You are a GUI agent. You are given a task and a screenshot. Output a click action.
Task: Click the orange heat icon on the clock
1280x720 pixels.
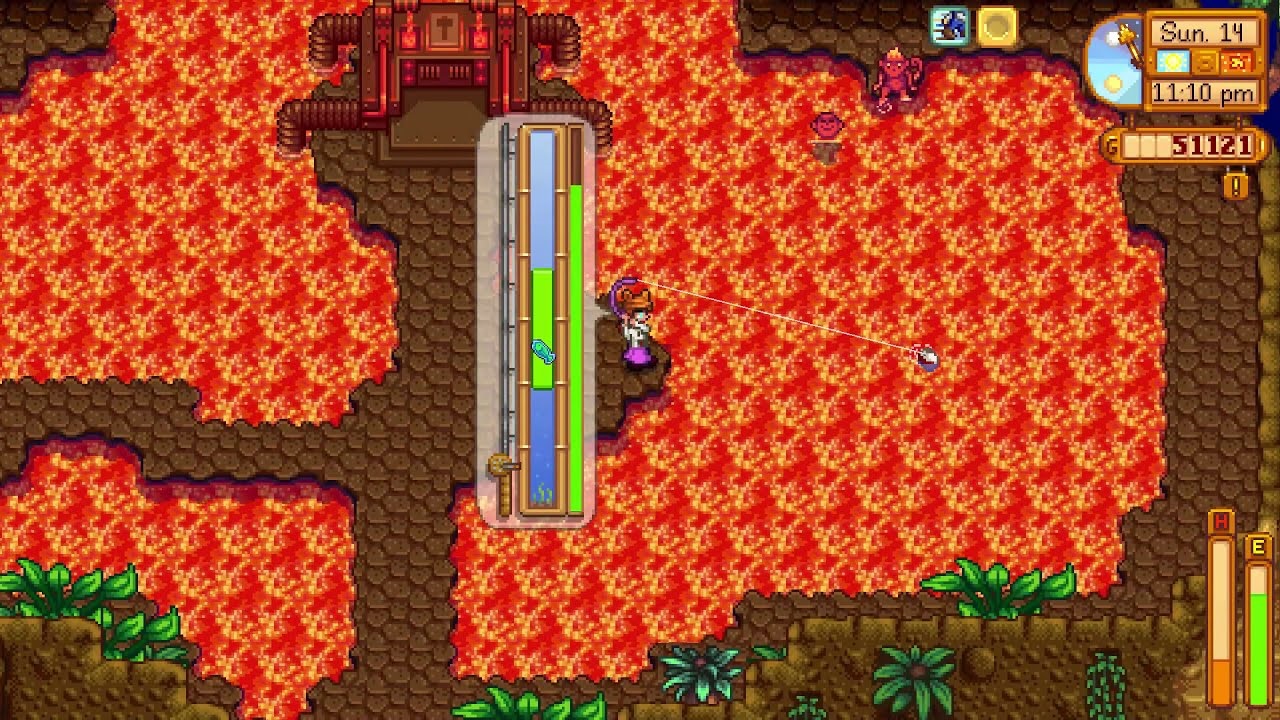pyautogui.click(x=1236, y=60)
